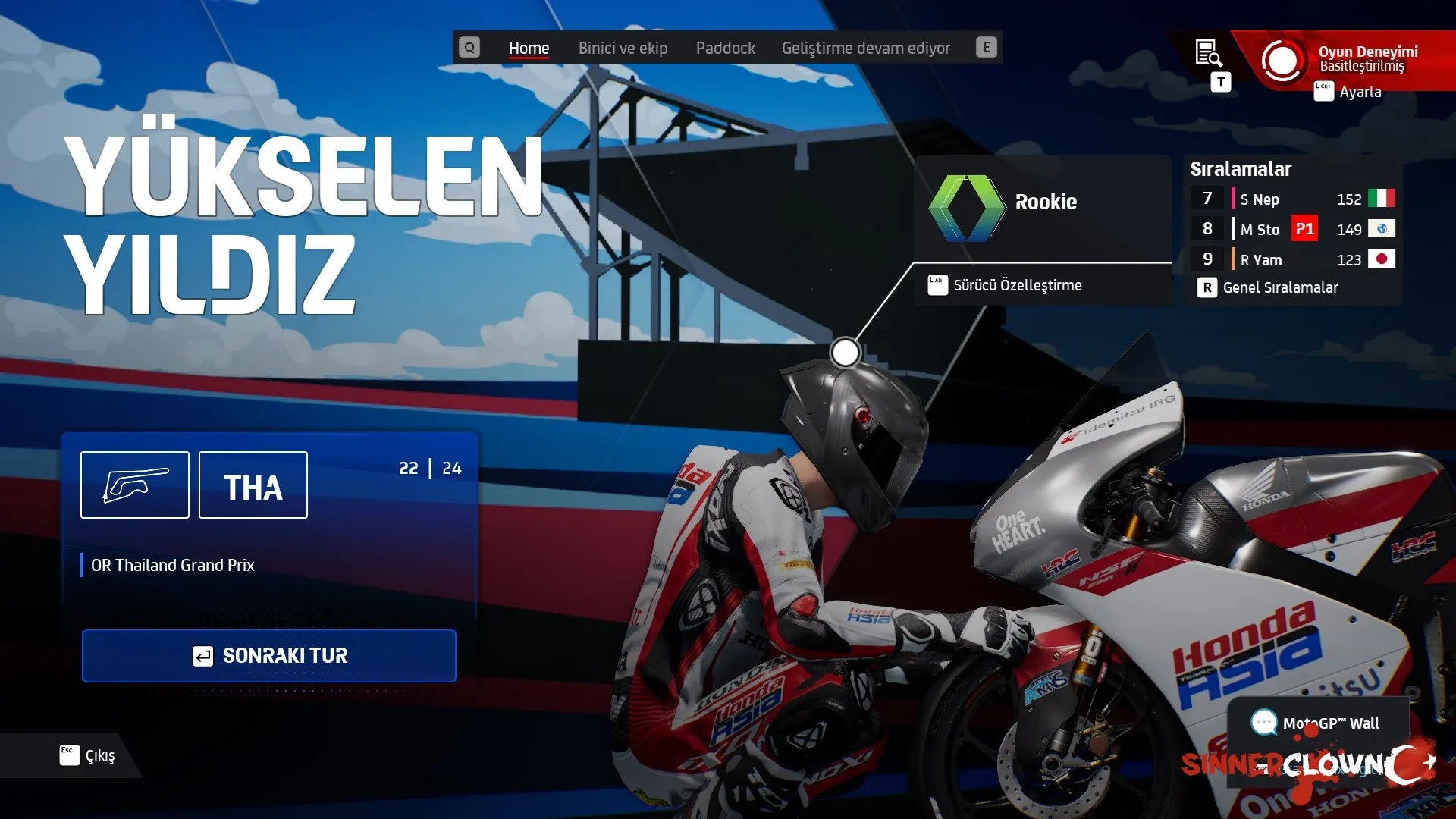
Task: Switch to the Home tab
Action: [x=529, y=48]
